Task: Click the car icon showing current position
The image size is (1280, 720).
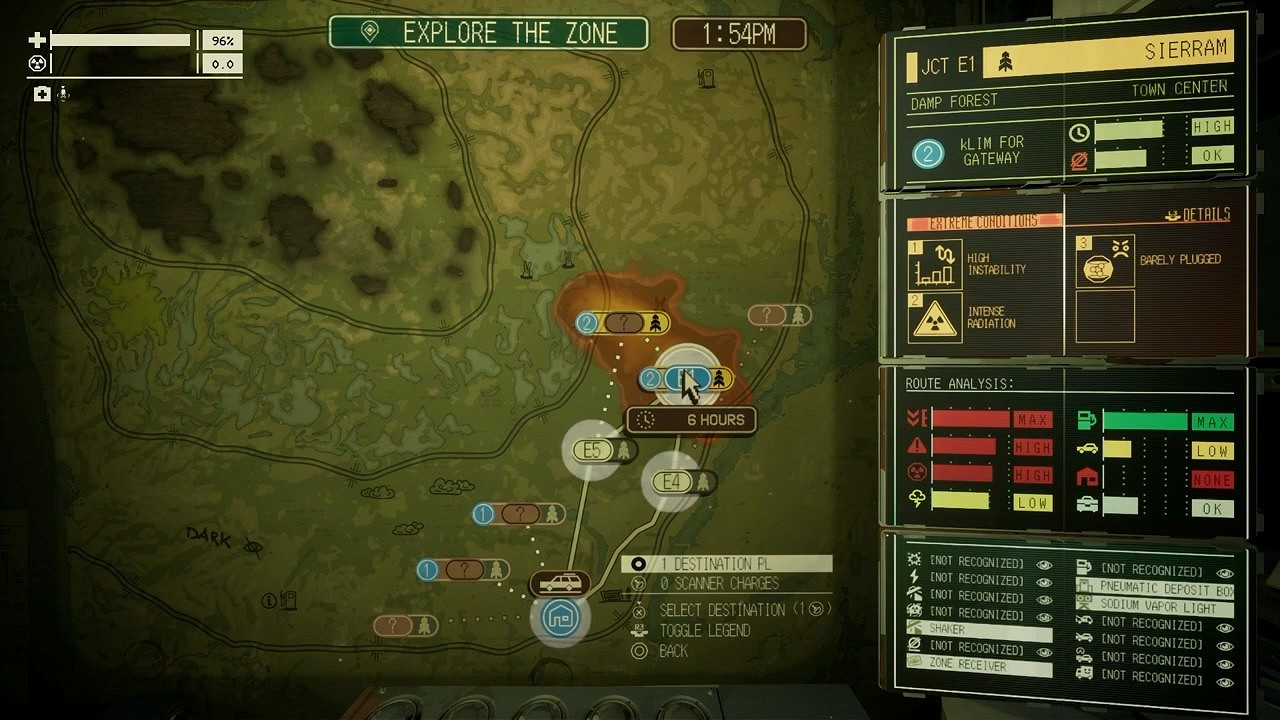Action: (560, 582)
